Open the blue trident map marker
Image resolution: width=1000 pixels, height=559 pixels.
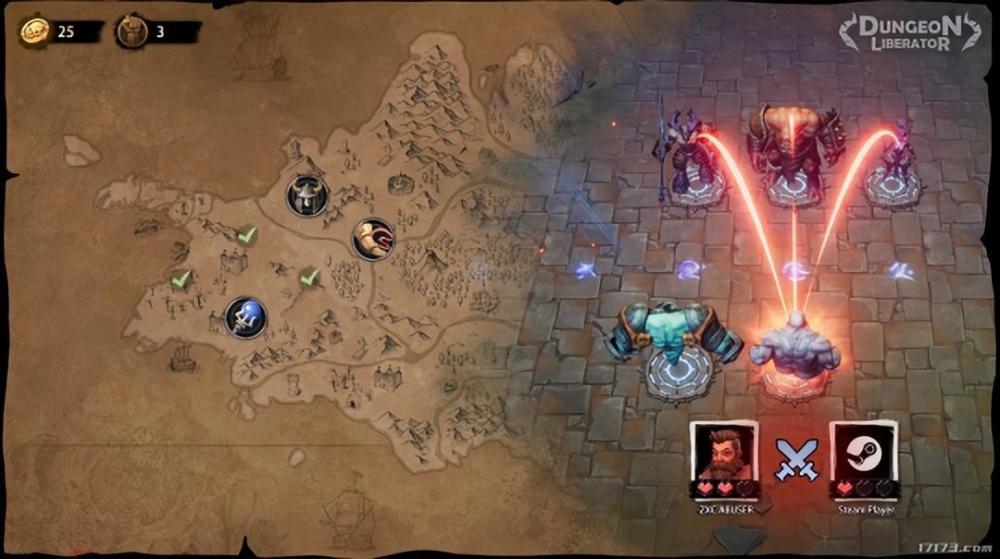[245, 318]
